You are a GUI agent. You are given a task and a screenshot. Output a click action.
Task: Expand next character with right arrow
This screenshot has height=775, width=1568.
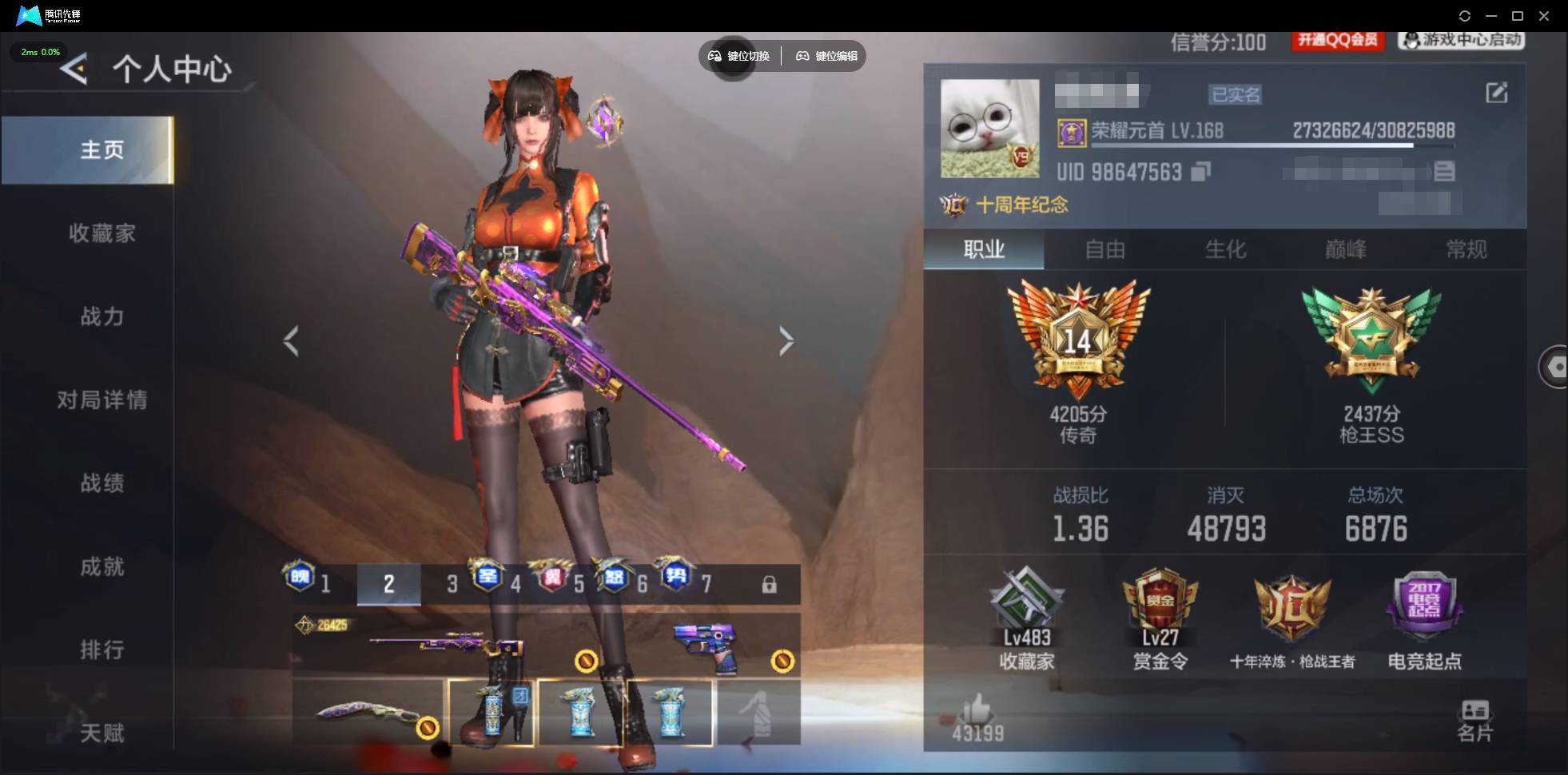[786, 341]
